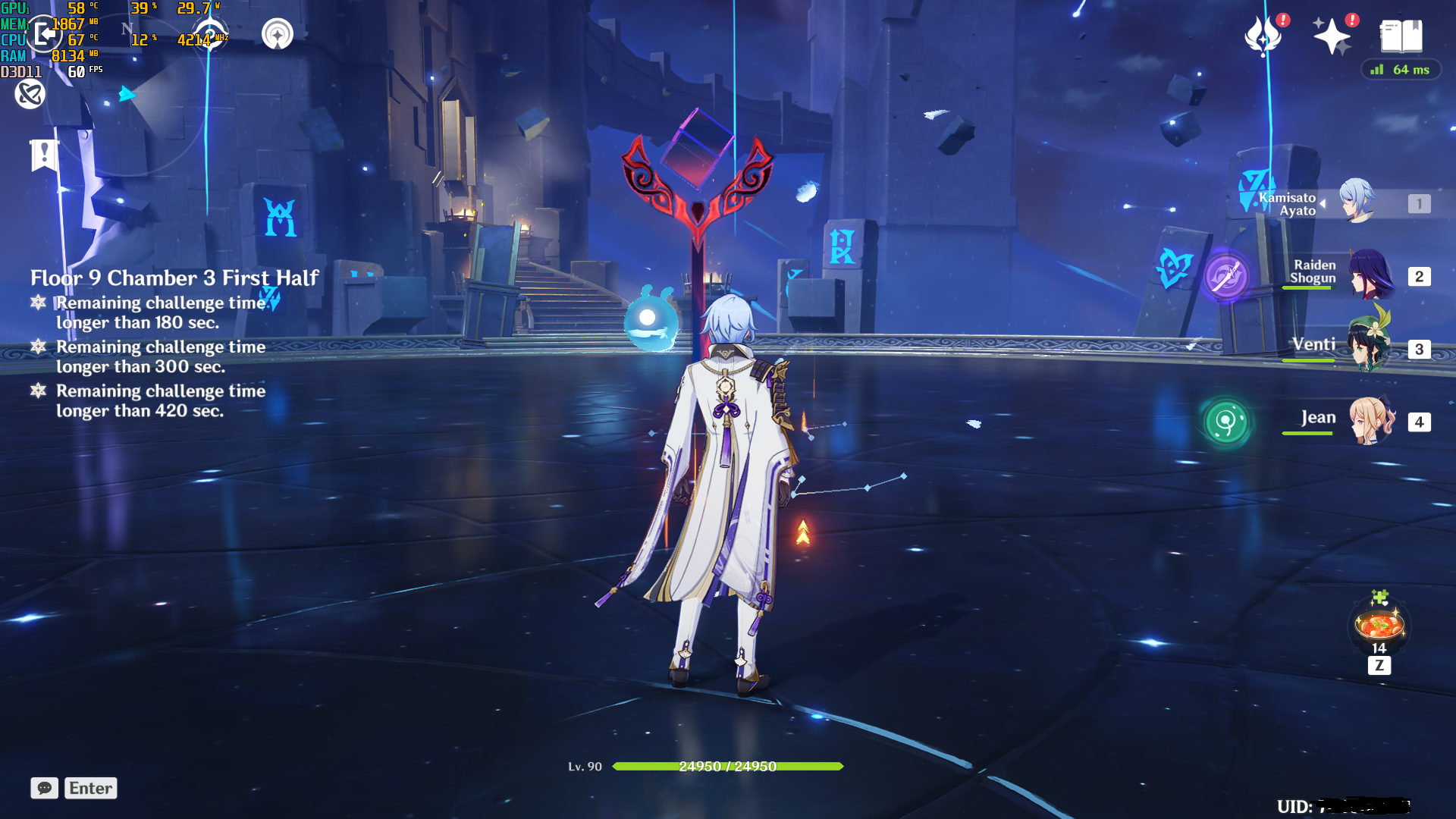The image size is (1456, 819).
Task: Switch to Raiden Shogun
Action: point(1370,275)
